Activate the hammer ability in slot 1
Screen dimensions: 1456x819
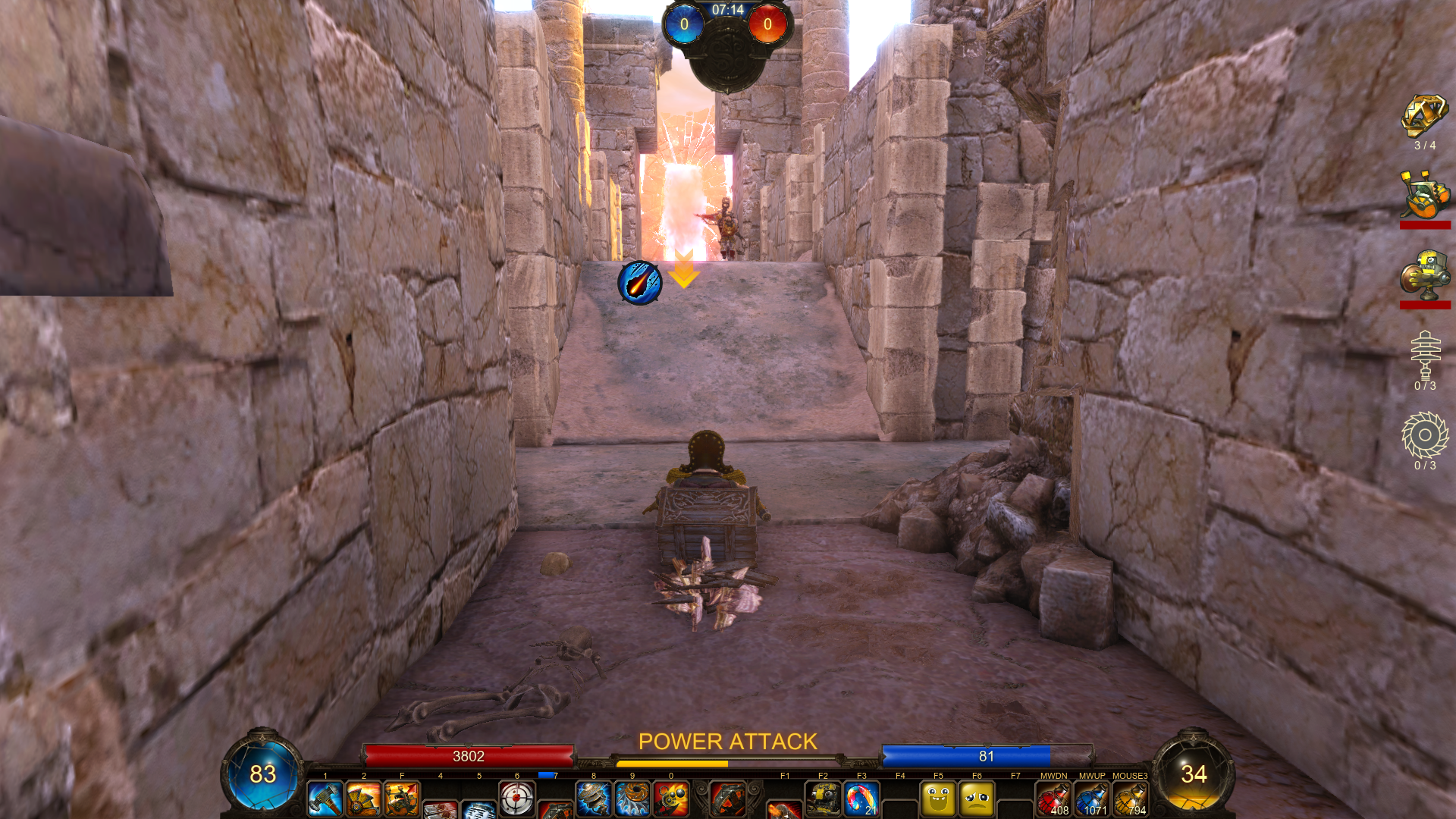click(325, 799)
